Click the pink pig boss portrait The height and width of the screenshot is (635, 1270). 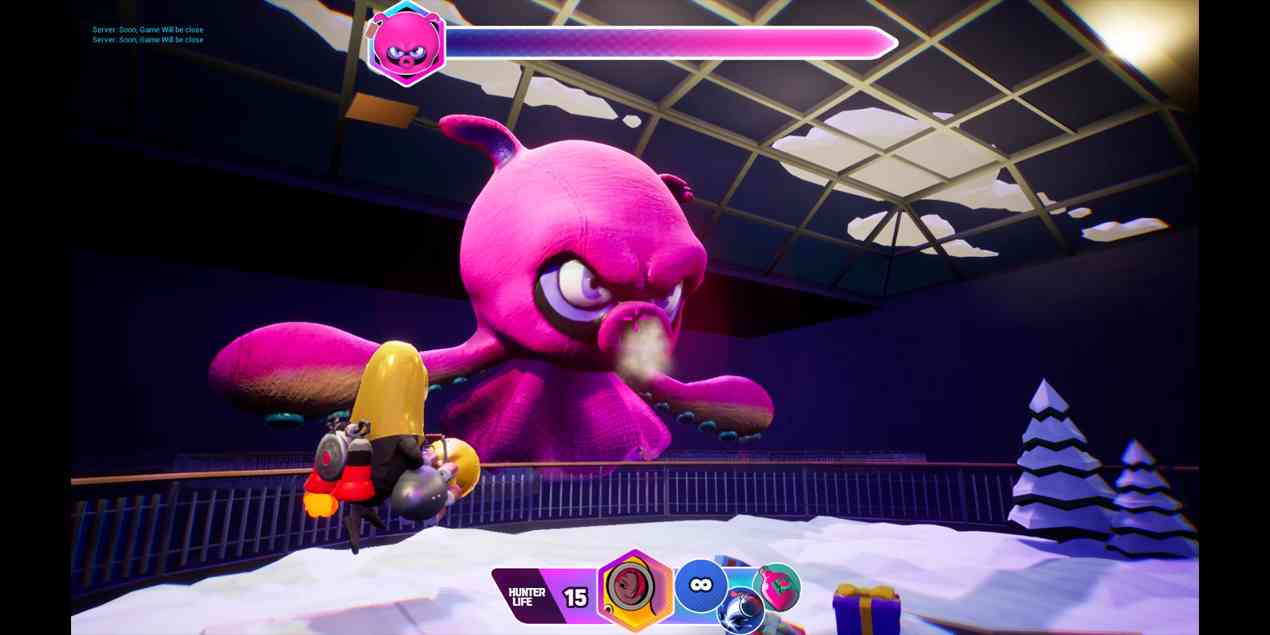(406, 43)
